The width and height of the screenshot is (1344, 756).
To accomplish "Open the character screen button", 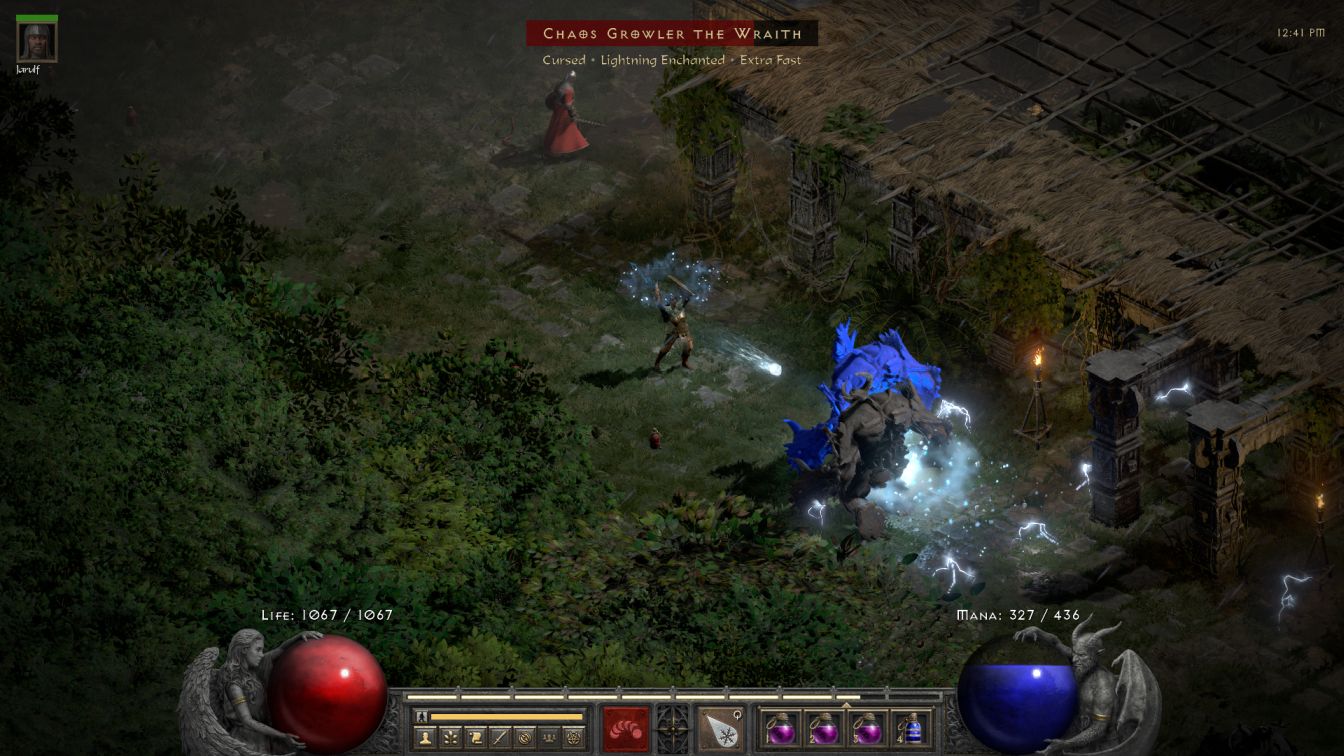I will click(425, 738).
